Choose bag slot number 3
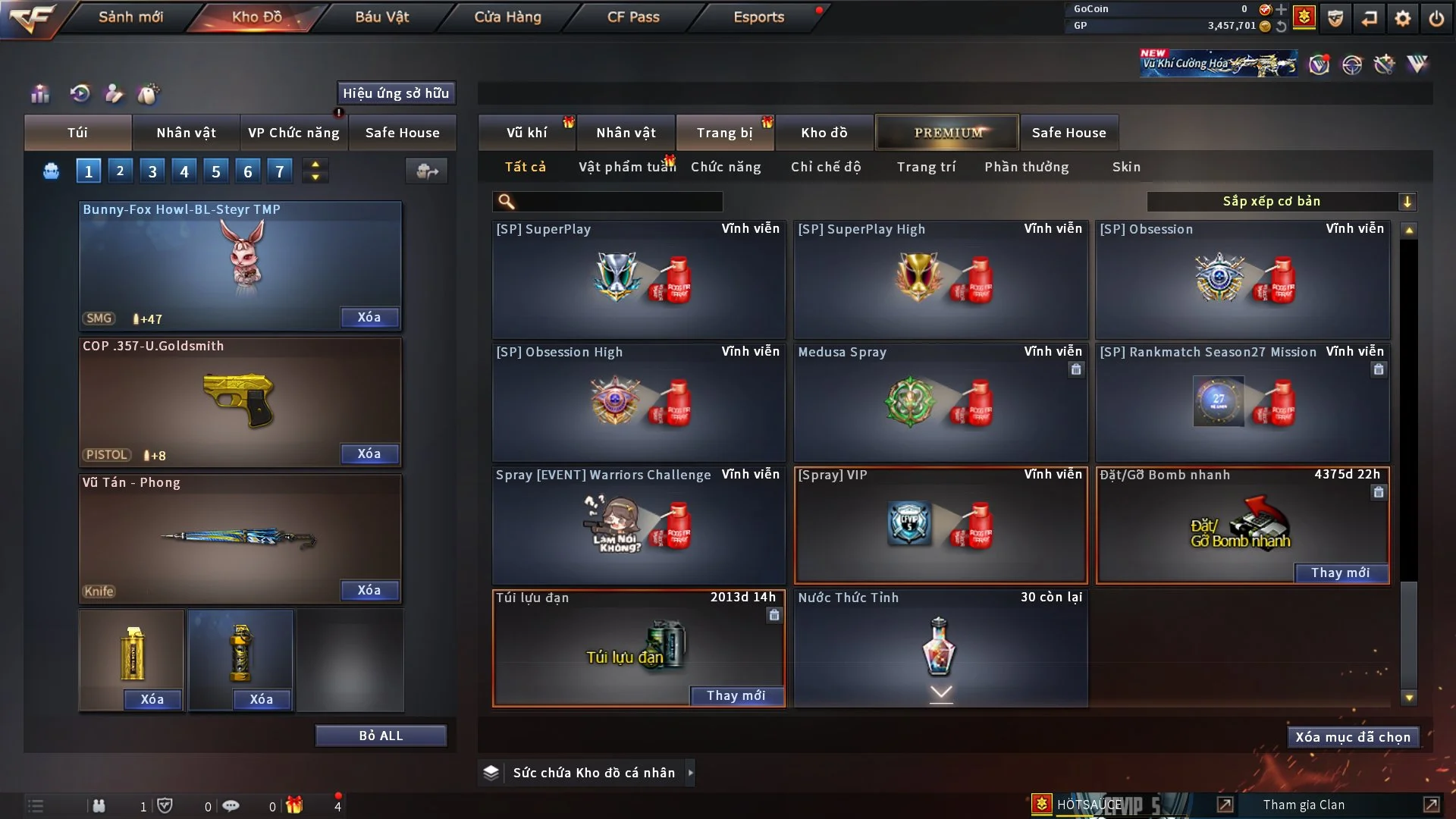 [152, 171]
